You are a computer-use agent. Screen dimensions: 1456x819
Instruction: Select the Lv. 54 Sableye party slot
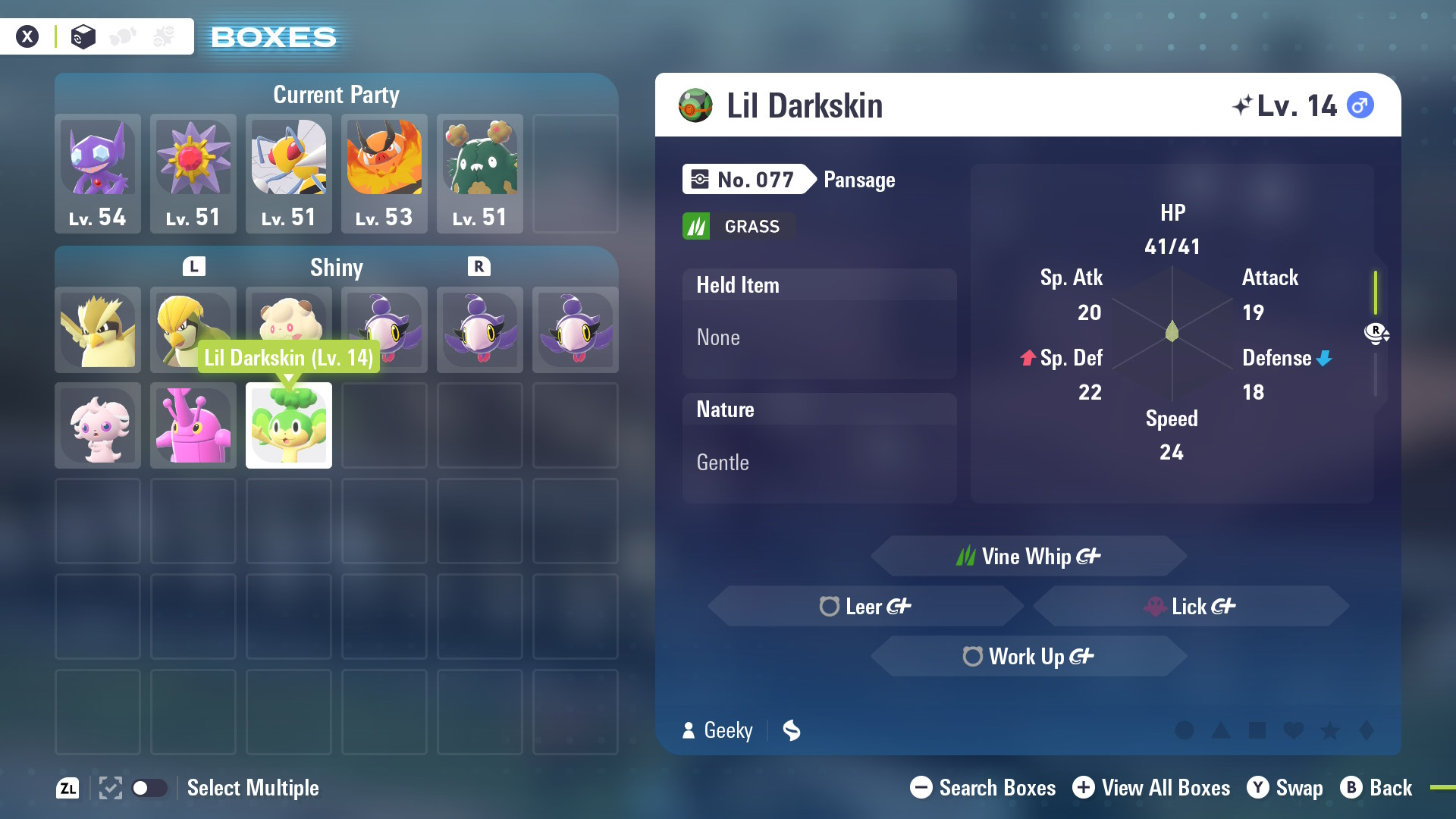point(98,173)
